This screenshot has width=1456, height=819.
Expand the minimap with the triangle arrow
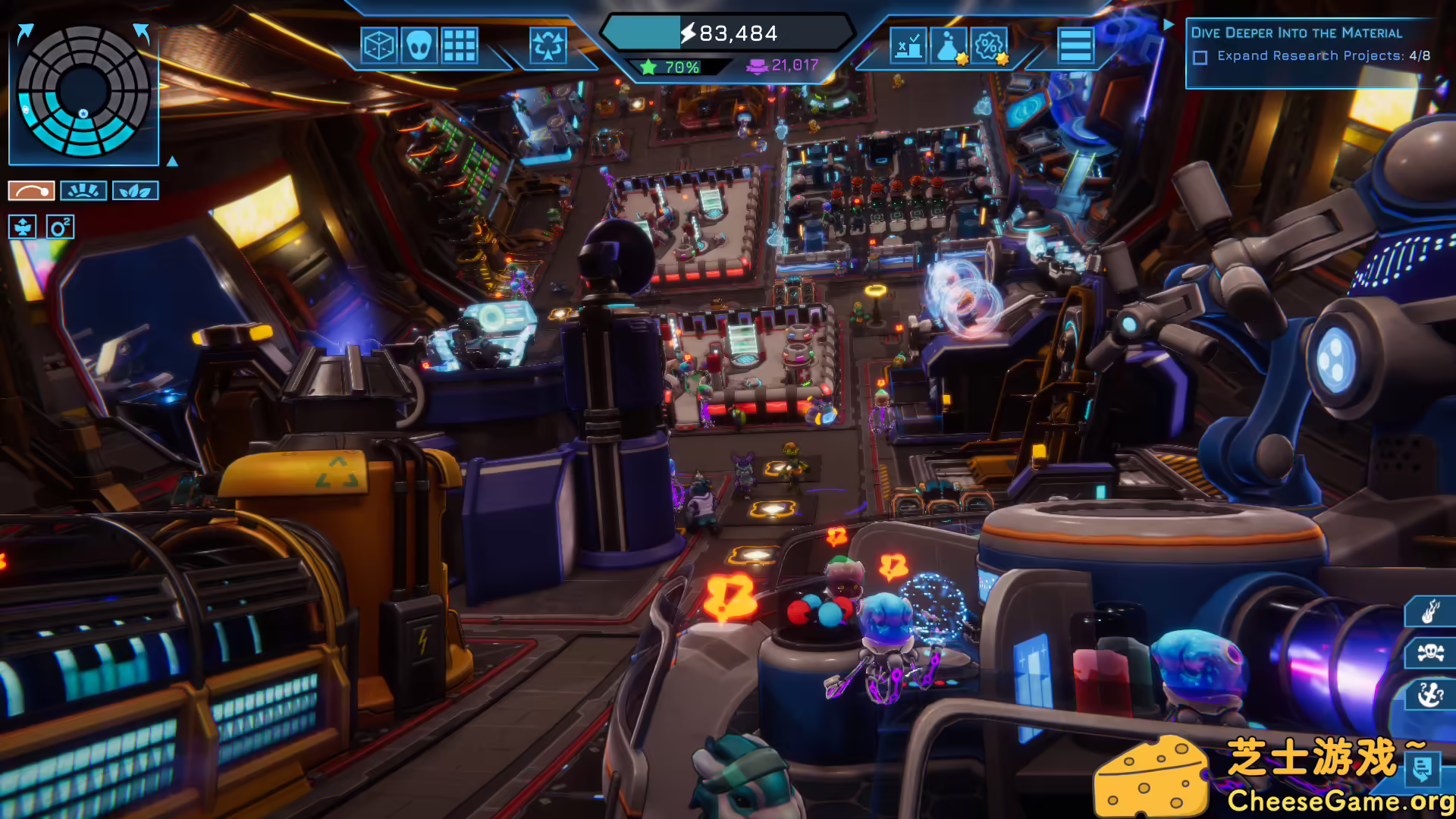click(173, 162)
